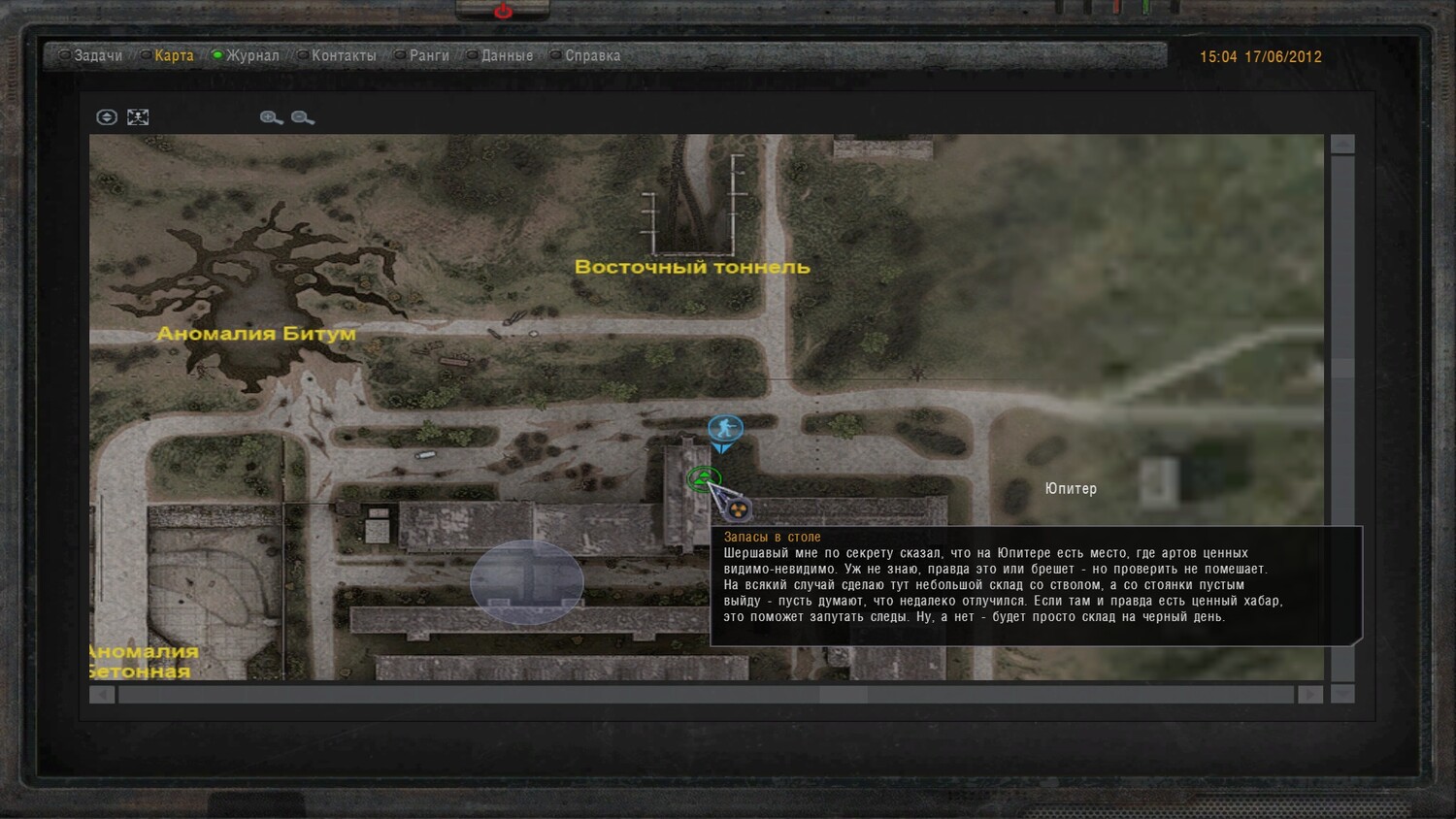
Task: Switch to the Ранги tab
Action: click(428, 56)
